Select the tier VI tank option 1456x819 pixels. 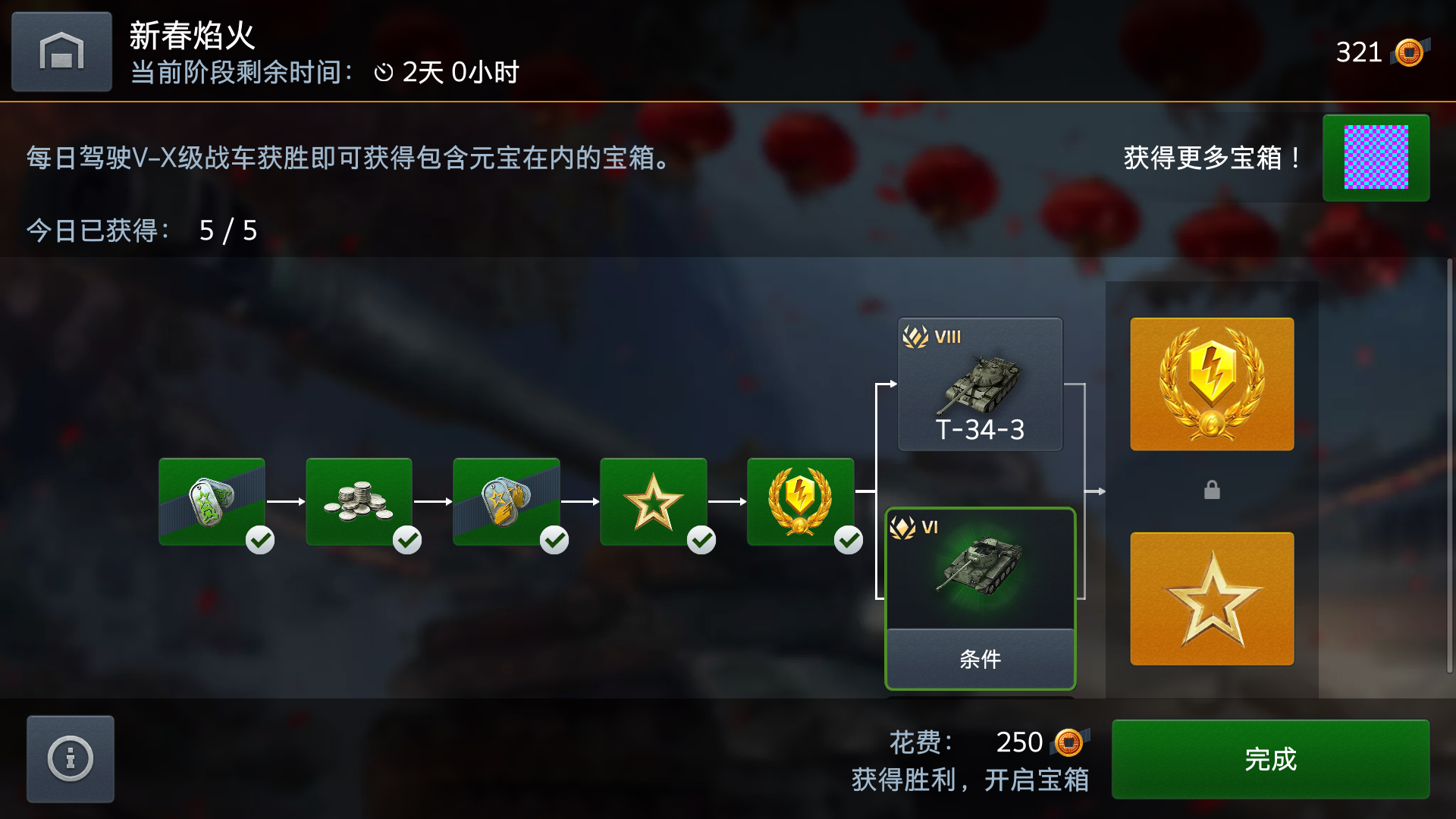click(x=980, y=569)
